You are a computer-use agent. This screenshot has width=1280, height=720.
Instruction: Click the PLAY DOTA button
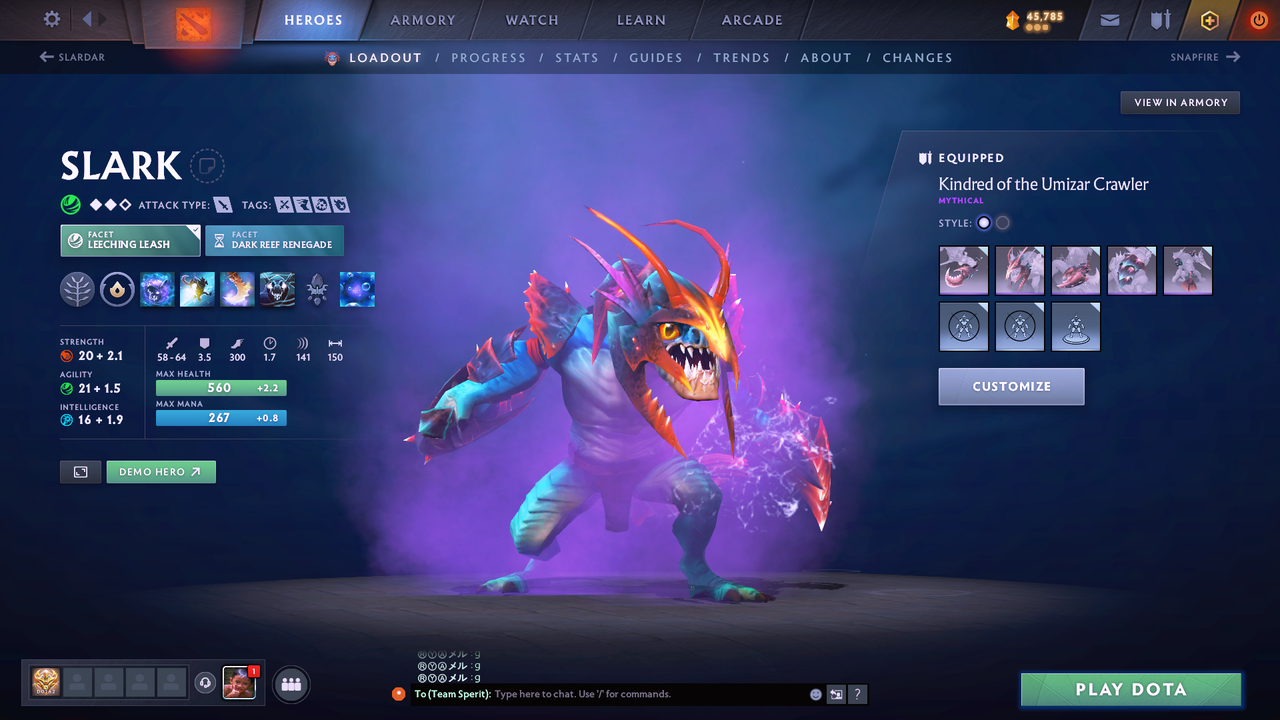pyautogui.click(x=1131, y=689)
